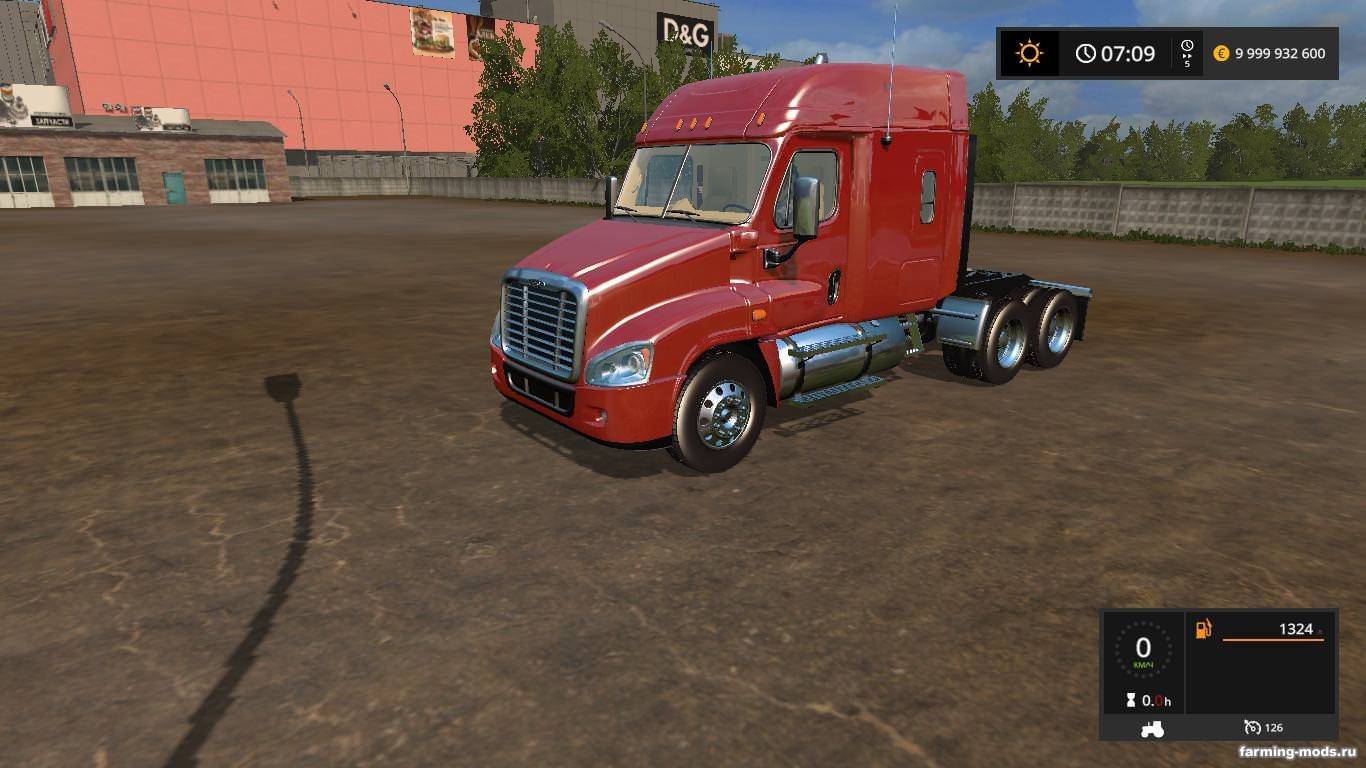The height and width of the screenshot is (768, 1366).
Task: Click the sun weather icon
Action: pos(1029,53)
